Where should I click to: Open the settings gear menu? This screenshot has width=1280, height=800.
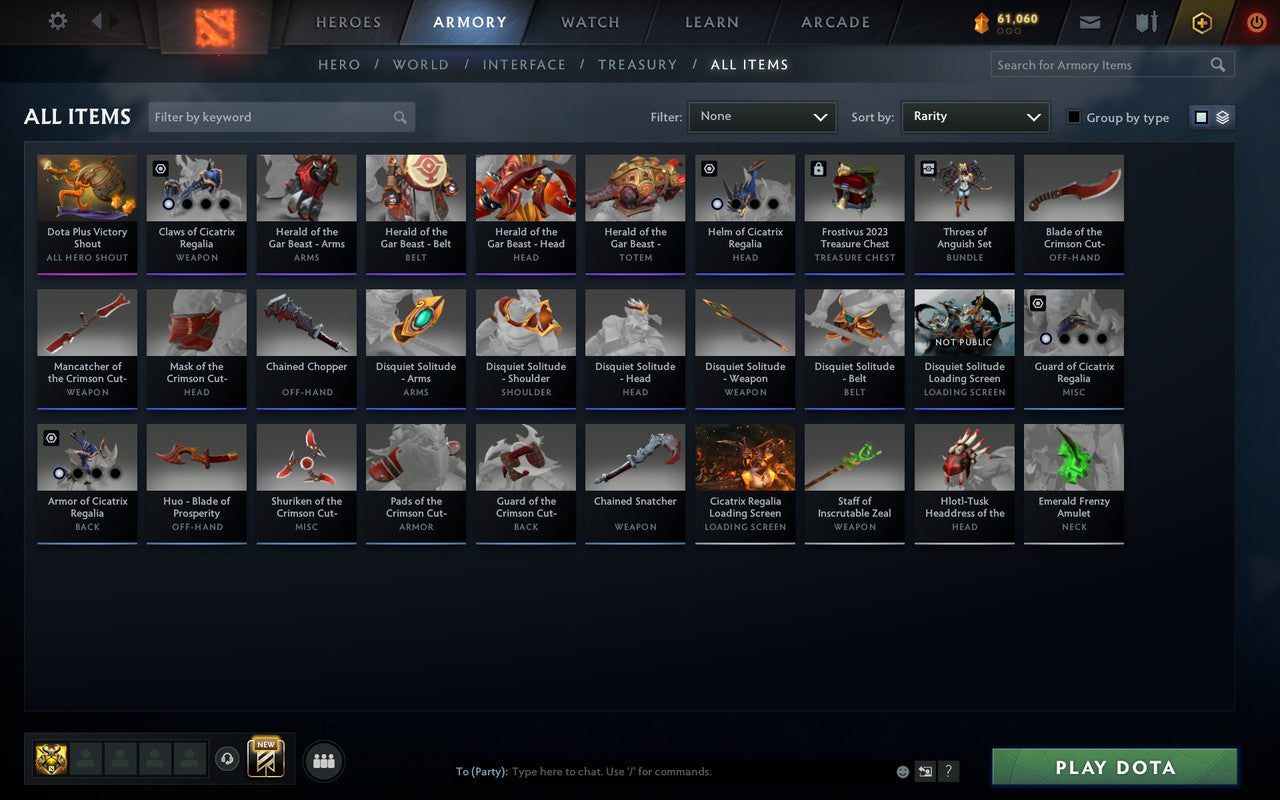click(57, 21)
